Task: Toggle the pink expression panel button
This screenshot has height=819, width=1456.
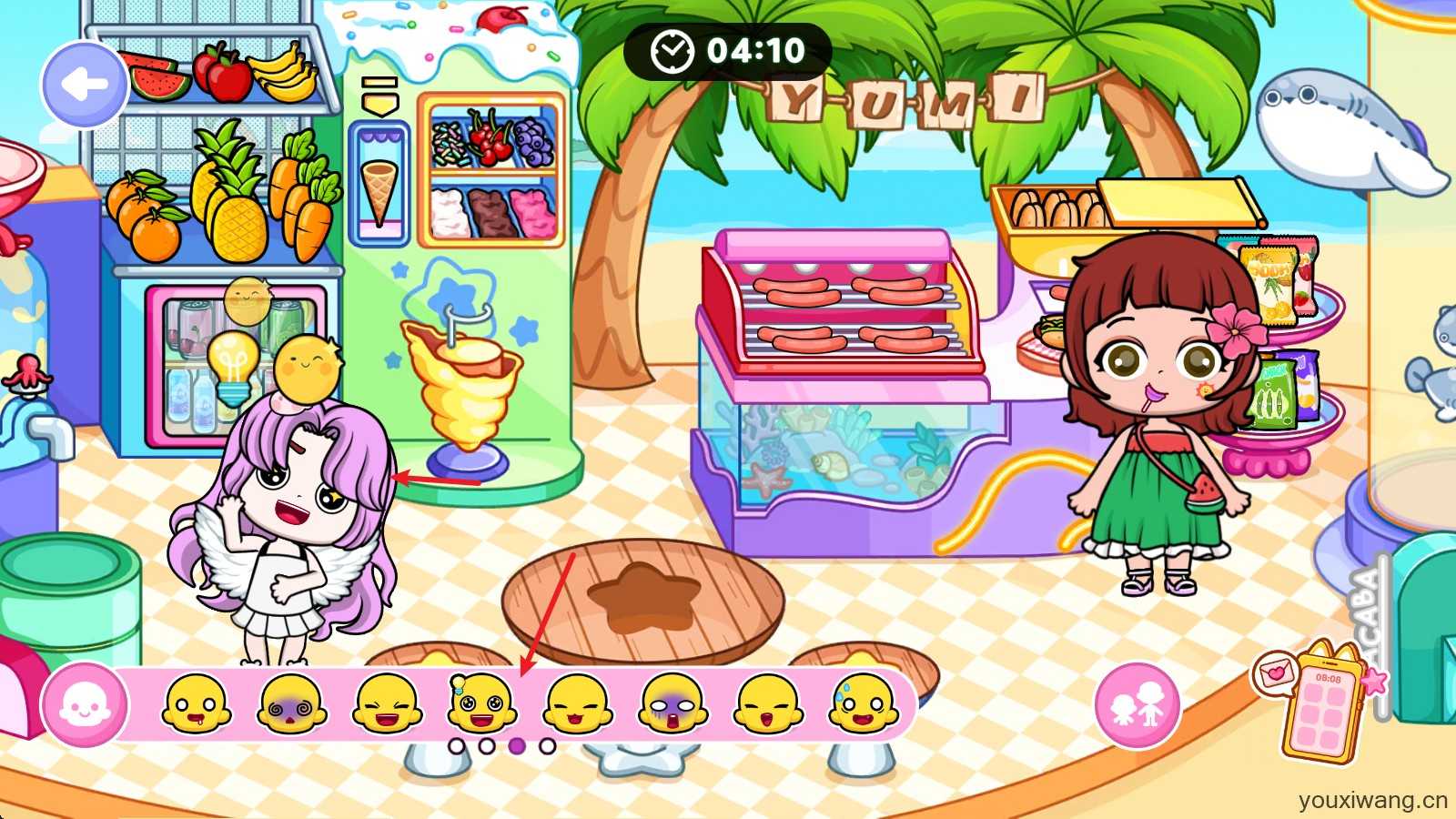Action: point(84,706)
